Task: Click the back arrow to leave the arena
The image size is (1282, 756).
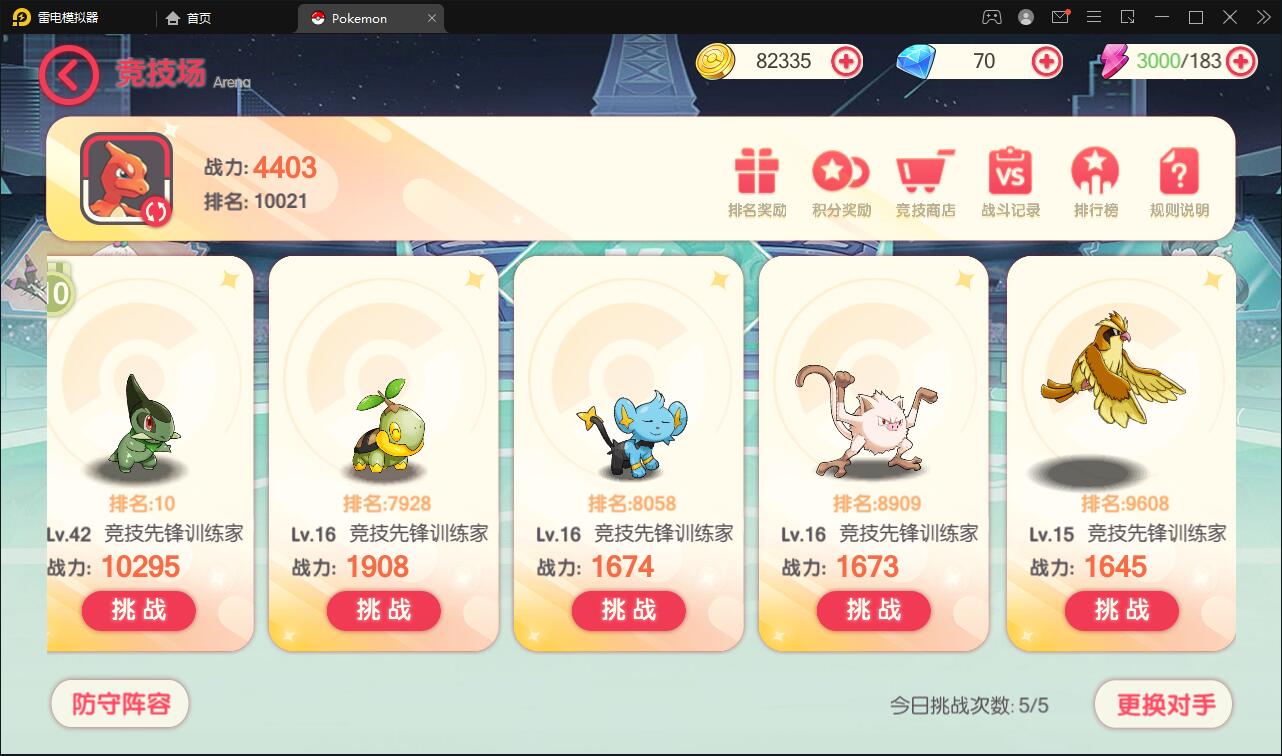Action: point(68,75)
